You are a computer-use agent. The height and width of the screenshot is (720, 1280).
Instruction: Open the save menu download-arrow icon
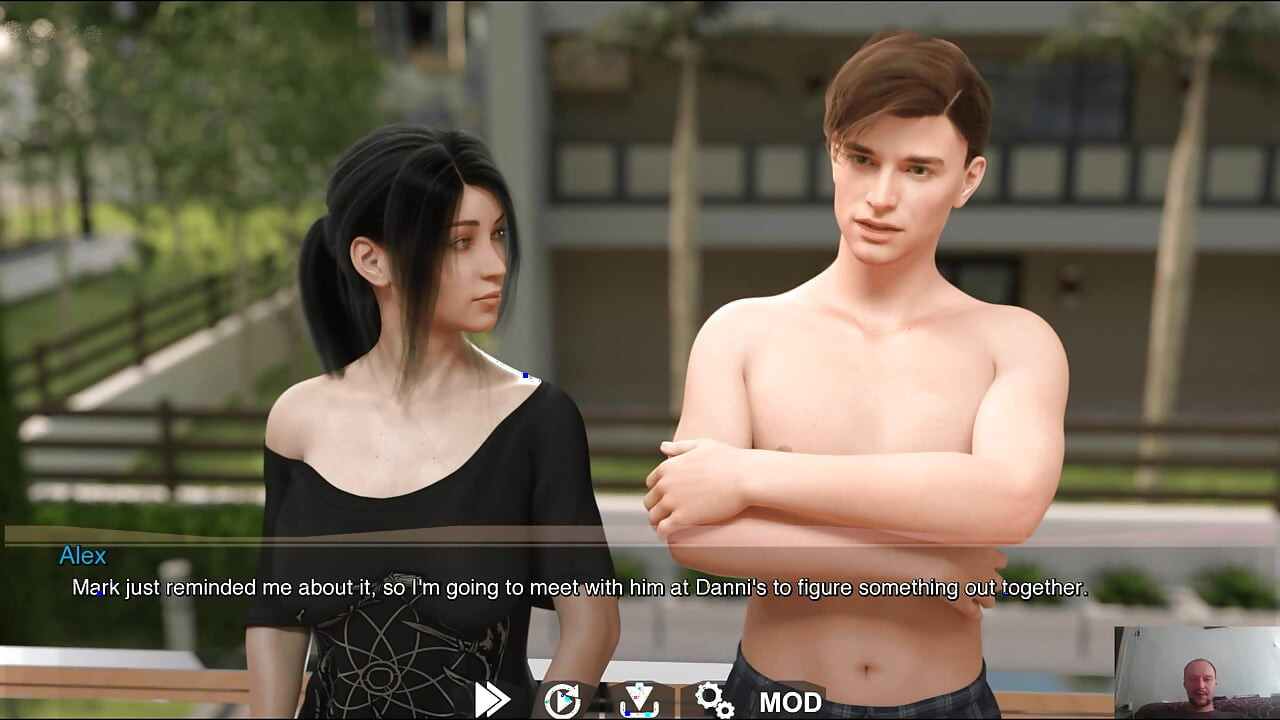click(639, 700)
